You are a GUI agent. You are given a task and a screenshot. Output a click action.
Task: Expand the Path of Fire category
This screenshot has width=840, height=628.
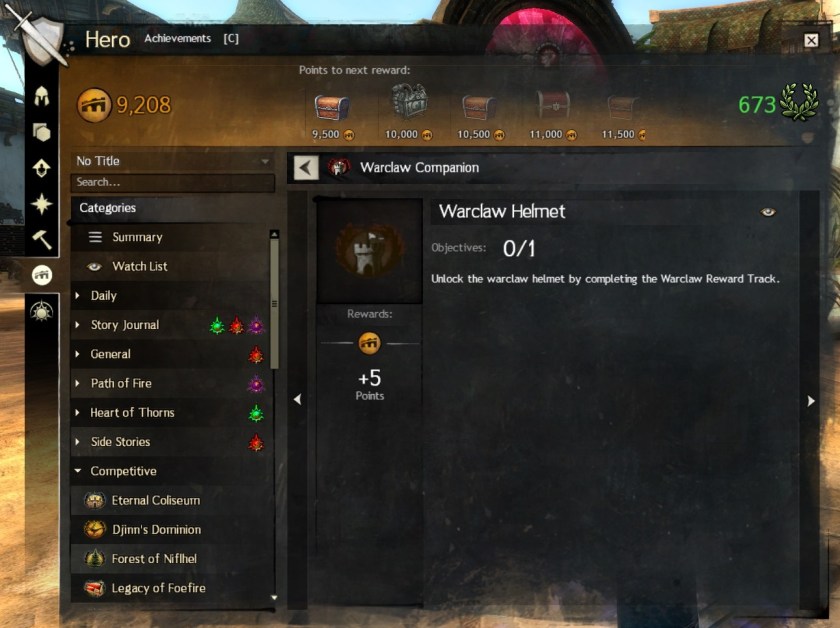point(121,383)
